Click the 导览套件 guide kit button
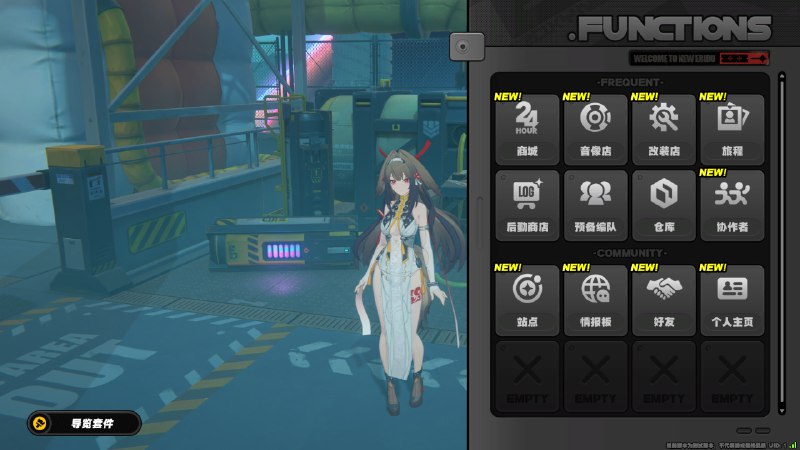 (x=84, y=423)
